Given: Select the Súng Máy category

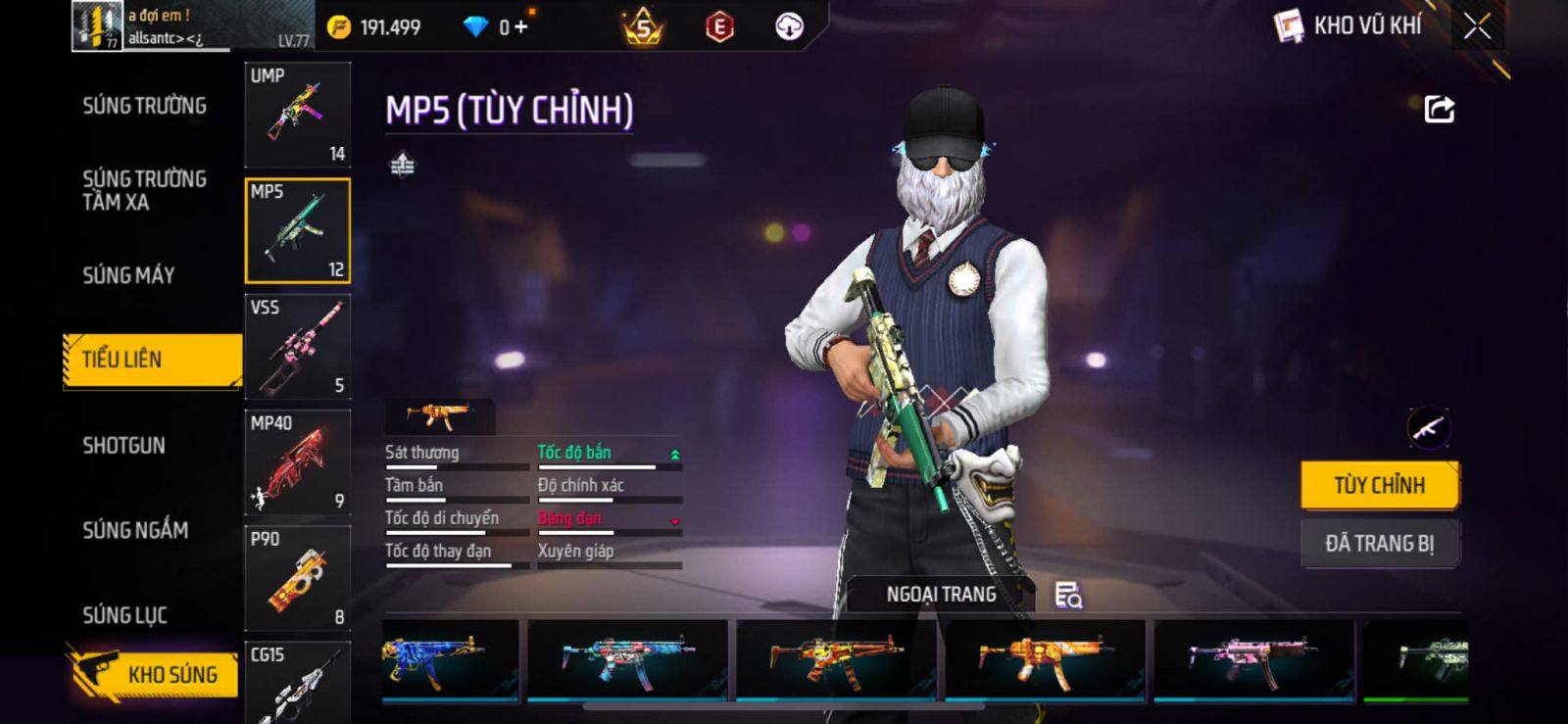Looking at the screenshot, I should [x=128, y=275].
